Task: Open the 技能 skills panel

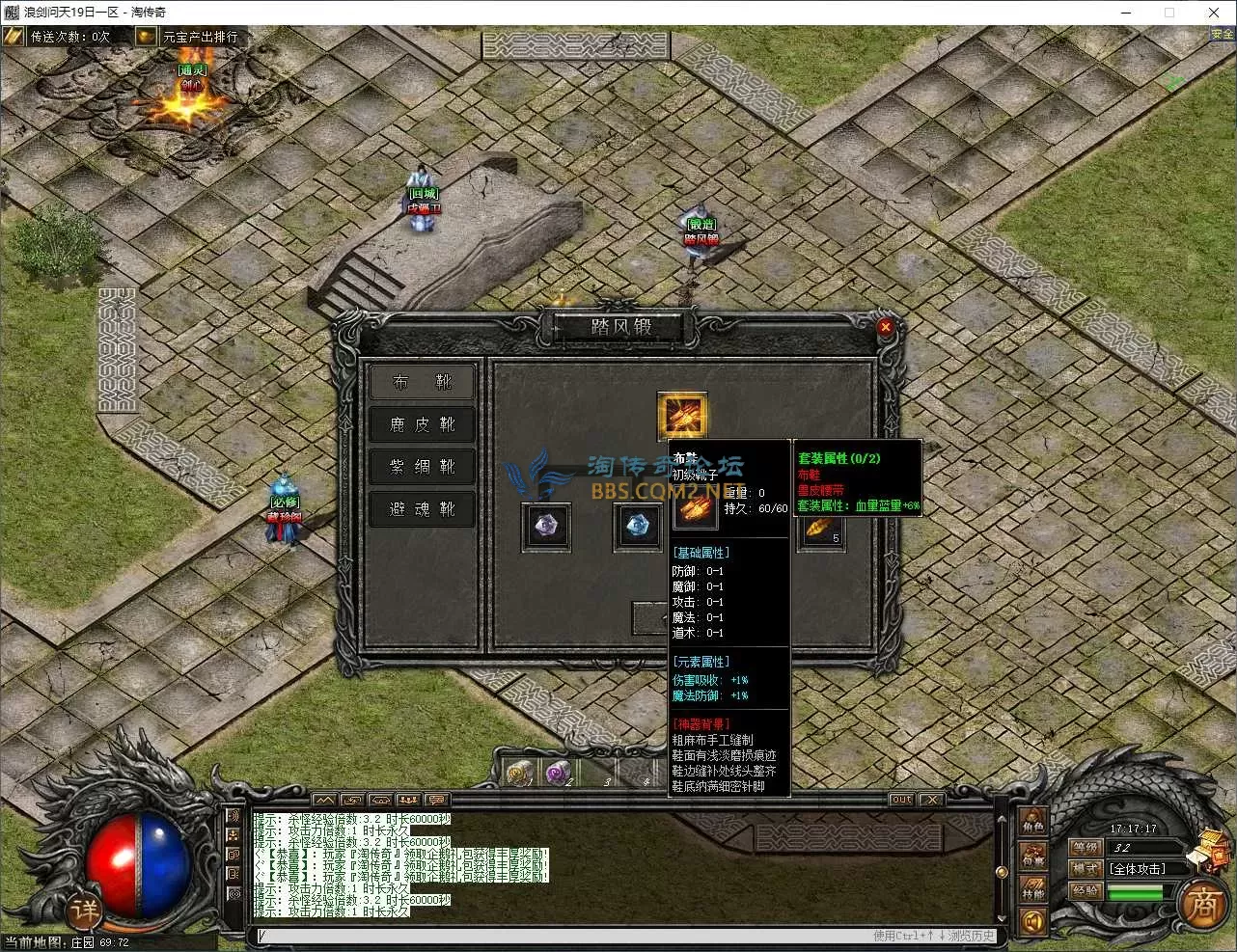Action: coord(1033,889)
